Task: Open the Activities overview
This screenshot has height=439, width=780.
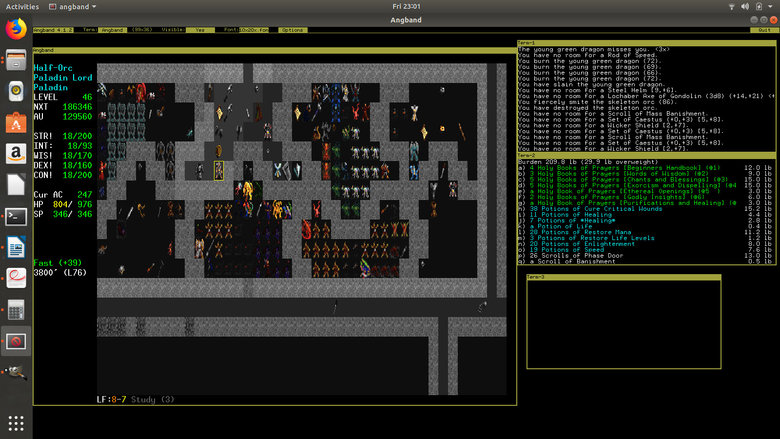Action: click(22, 6)
